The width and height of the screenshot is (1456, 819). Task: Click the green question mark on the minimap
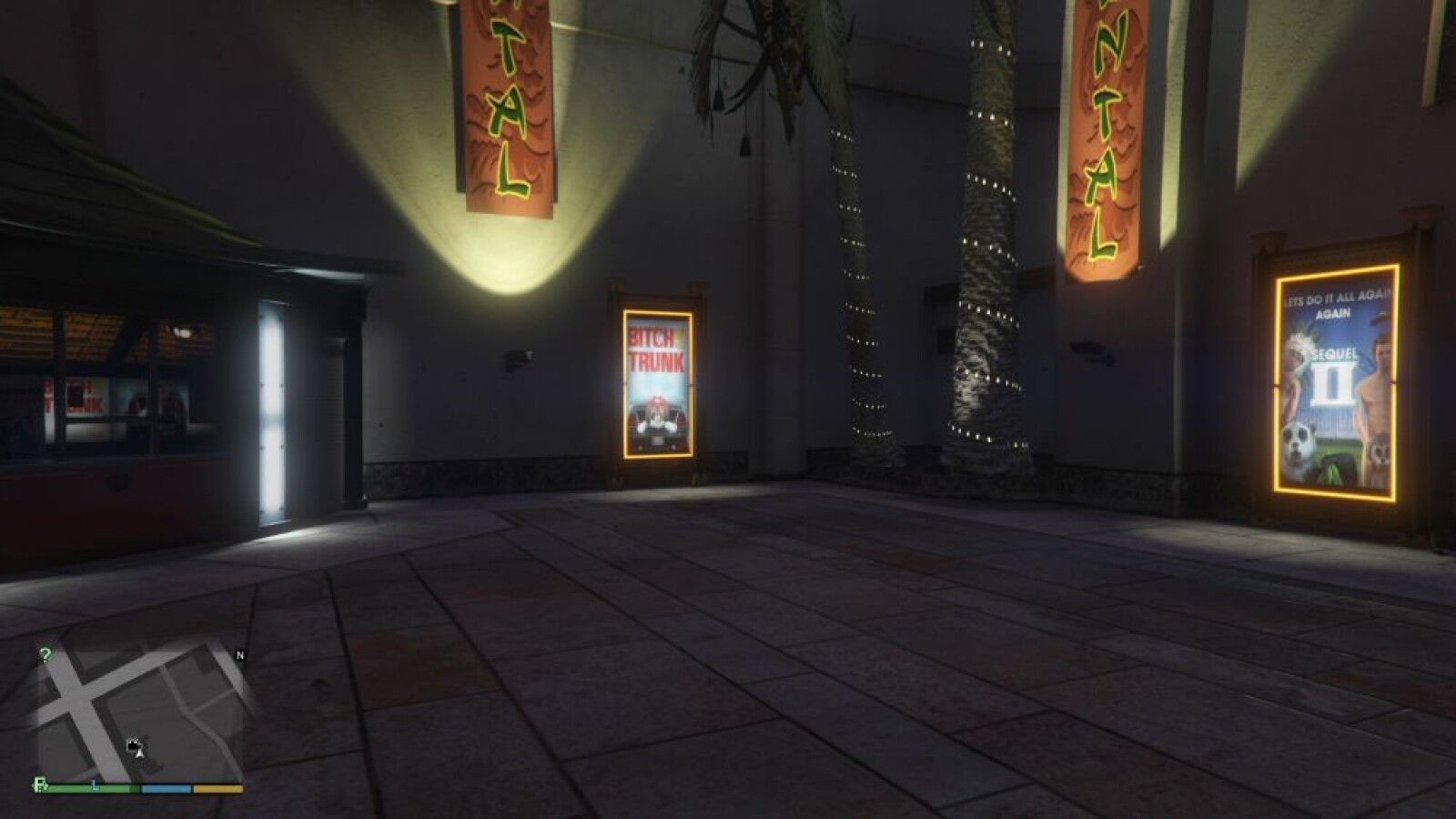pos(45,652)
